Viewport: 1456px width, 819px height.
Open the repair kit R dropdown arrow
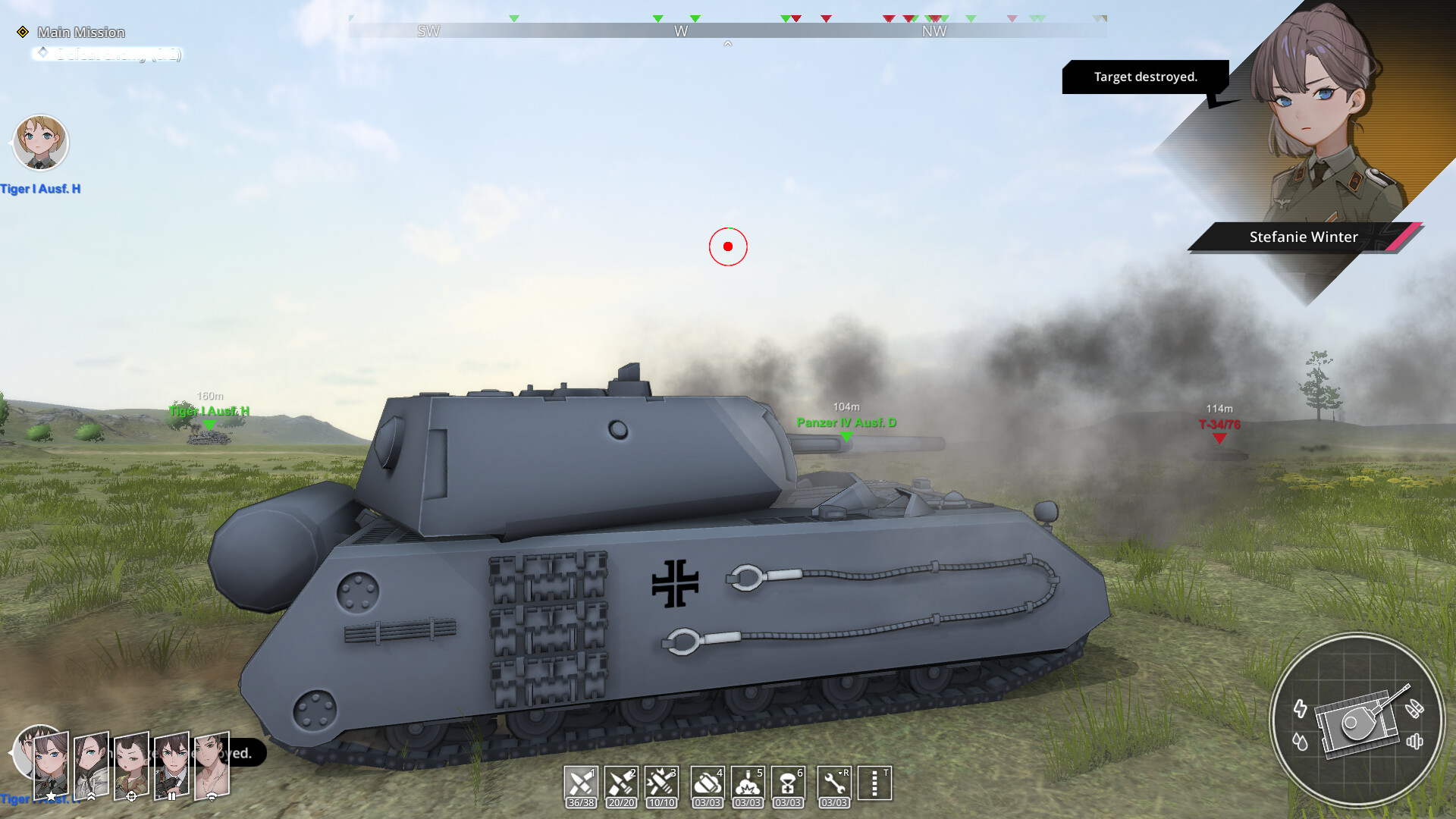click(839, 773)
